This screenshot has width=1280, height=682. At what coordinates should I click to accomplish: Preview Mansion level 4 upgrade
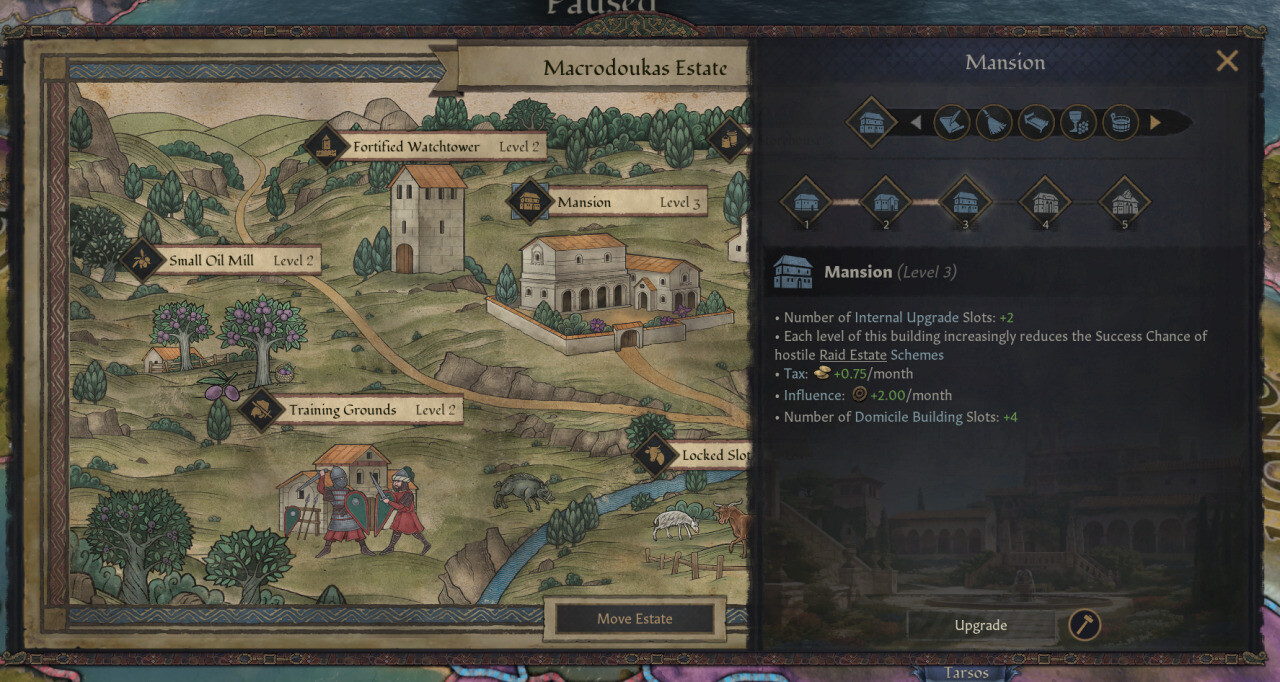click(x=1045, y=202)
